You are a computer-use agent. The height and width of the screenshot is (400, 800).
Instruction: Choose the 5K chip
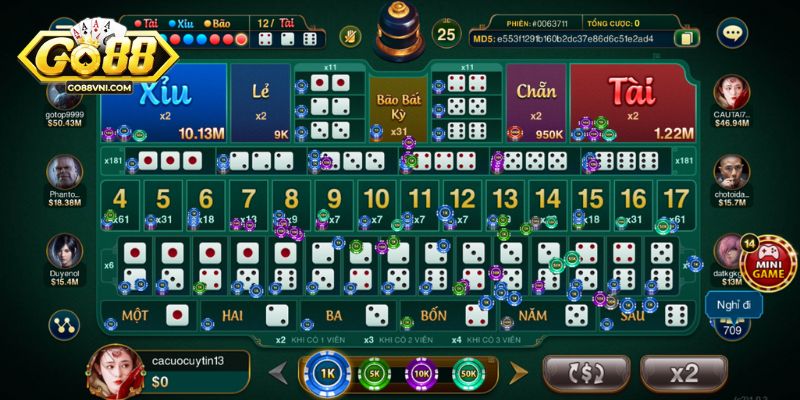pyautogui.click(x=374, y=373)
